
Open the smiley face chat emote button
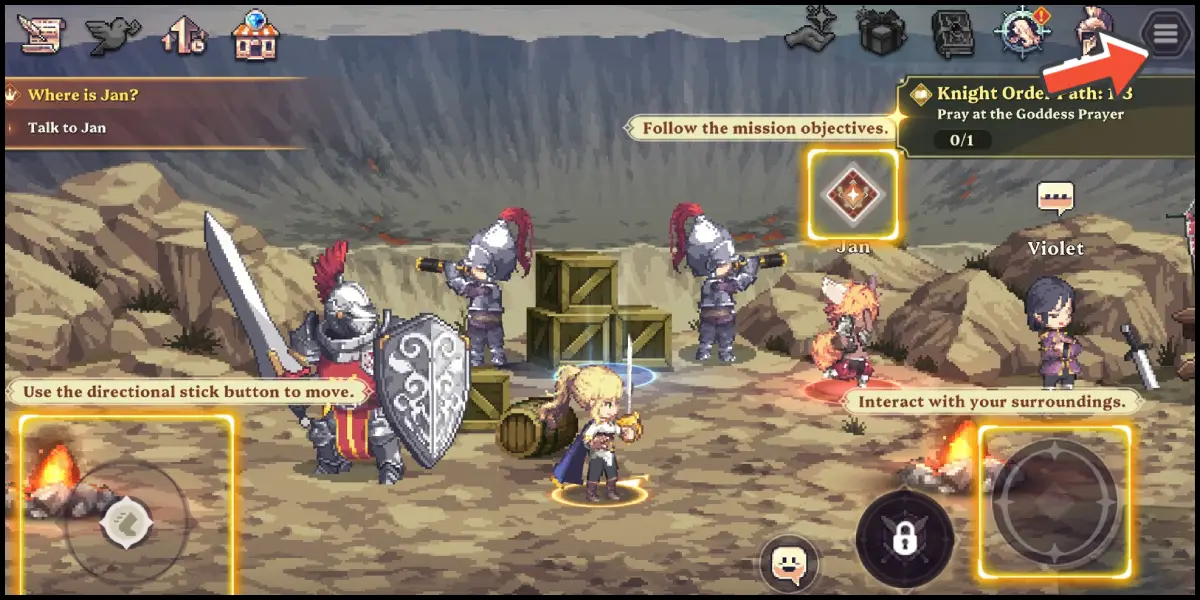coord(789,563)
